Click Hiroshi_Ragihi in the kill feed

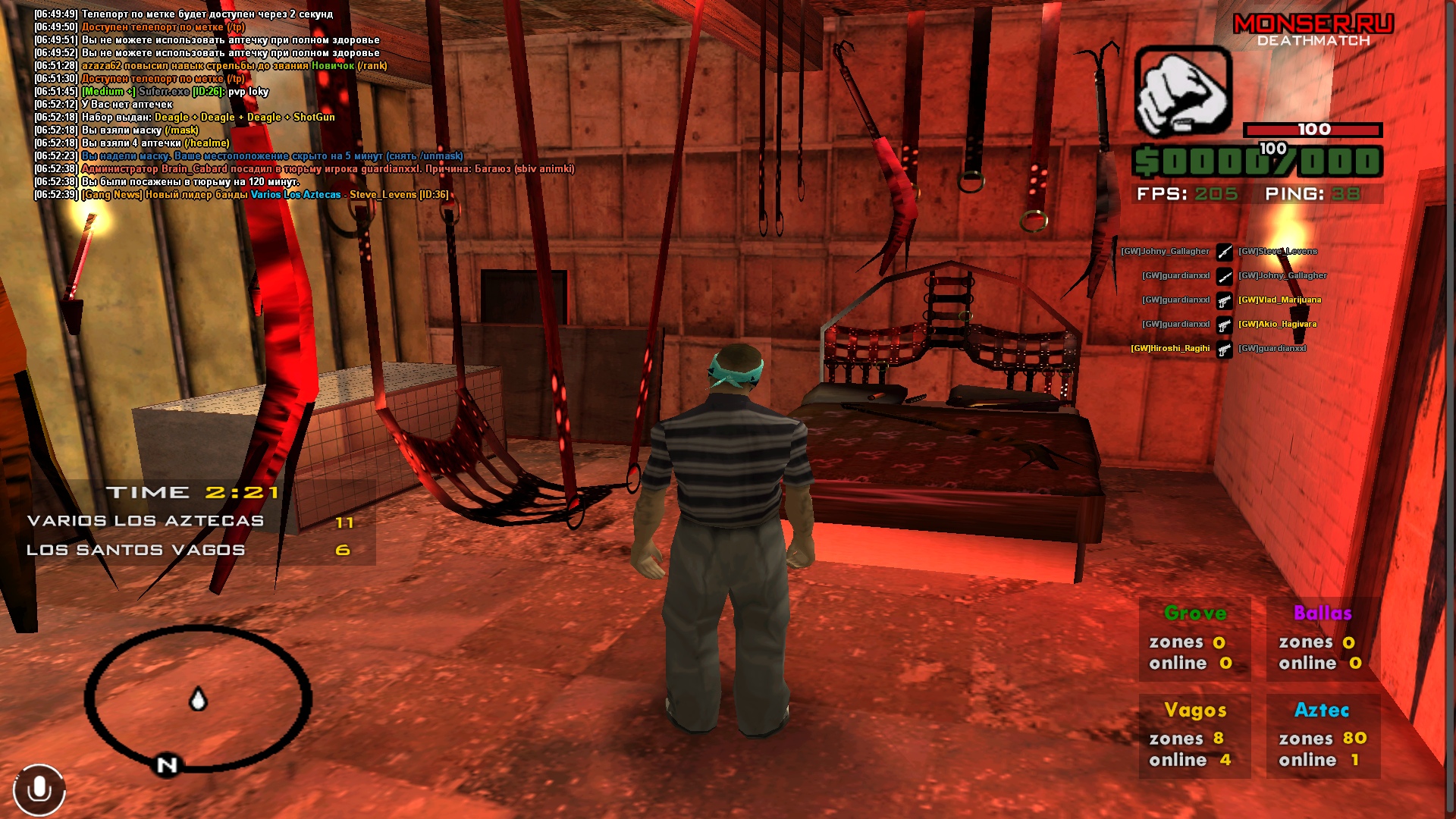coord(1170,349)
